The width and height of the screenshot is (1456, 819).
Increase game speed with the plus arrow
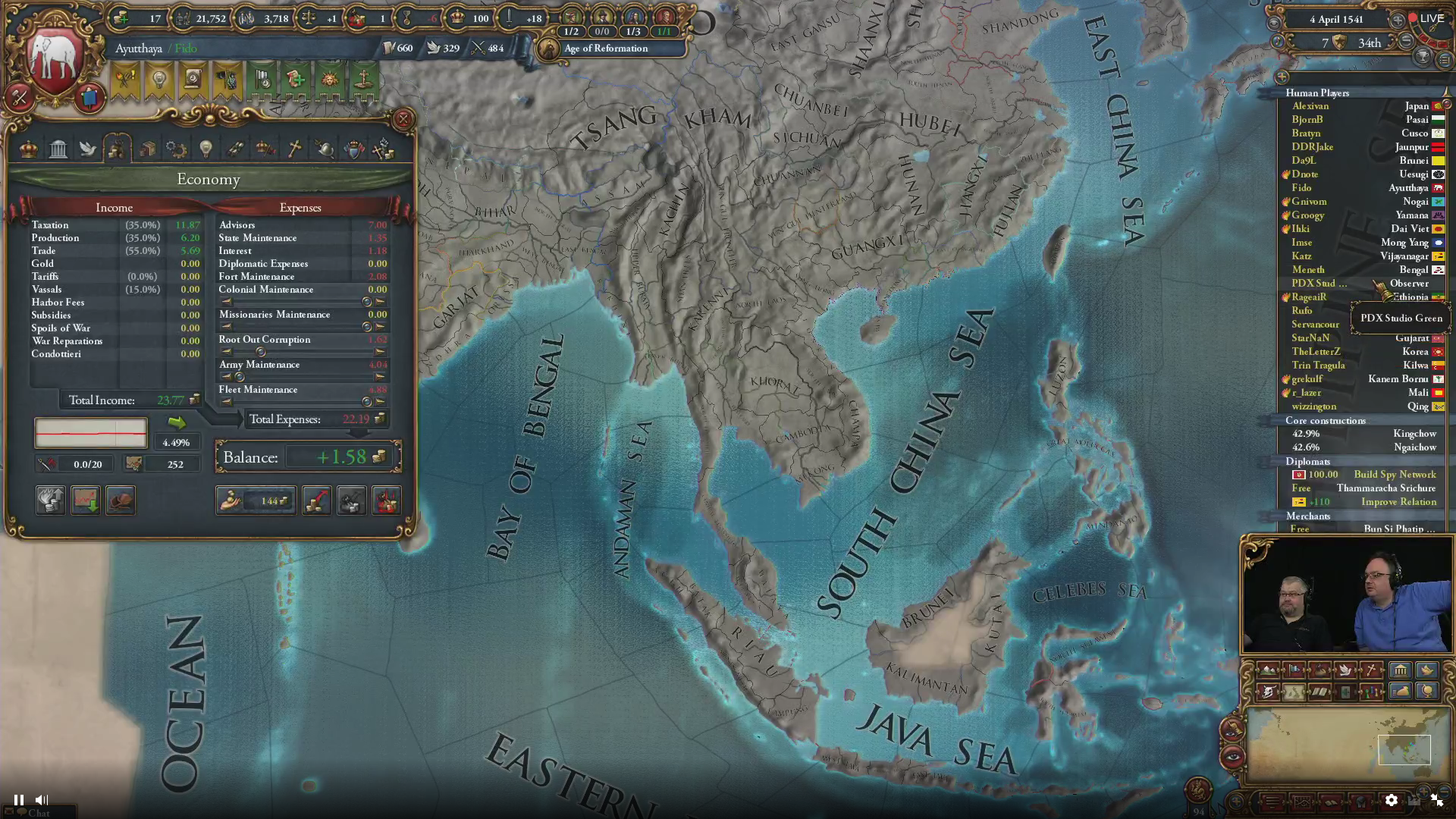coord(1398,18)
